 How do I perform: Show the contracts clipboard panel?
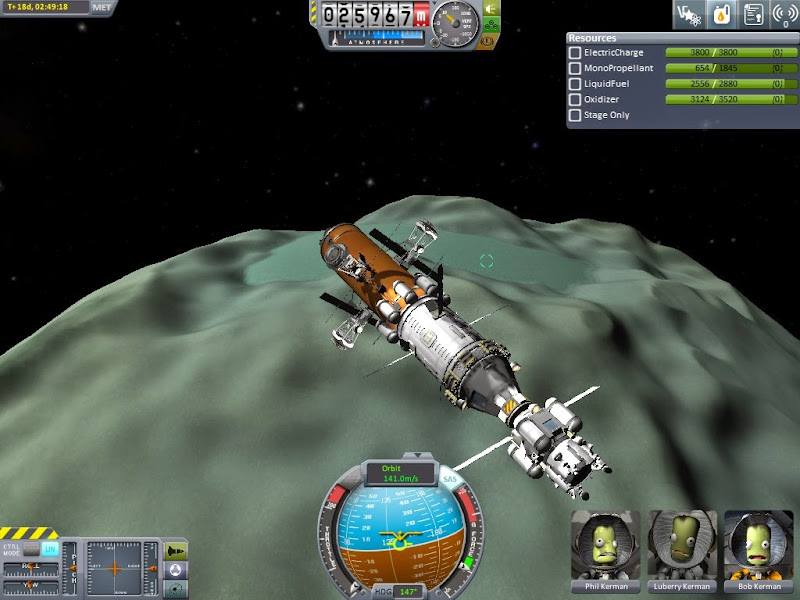click(751, 14)
